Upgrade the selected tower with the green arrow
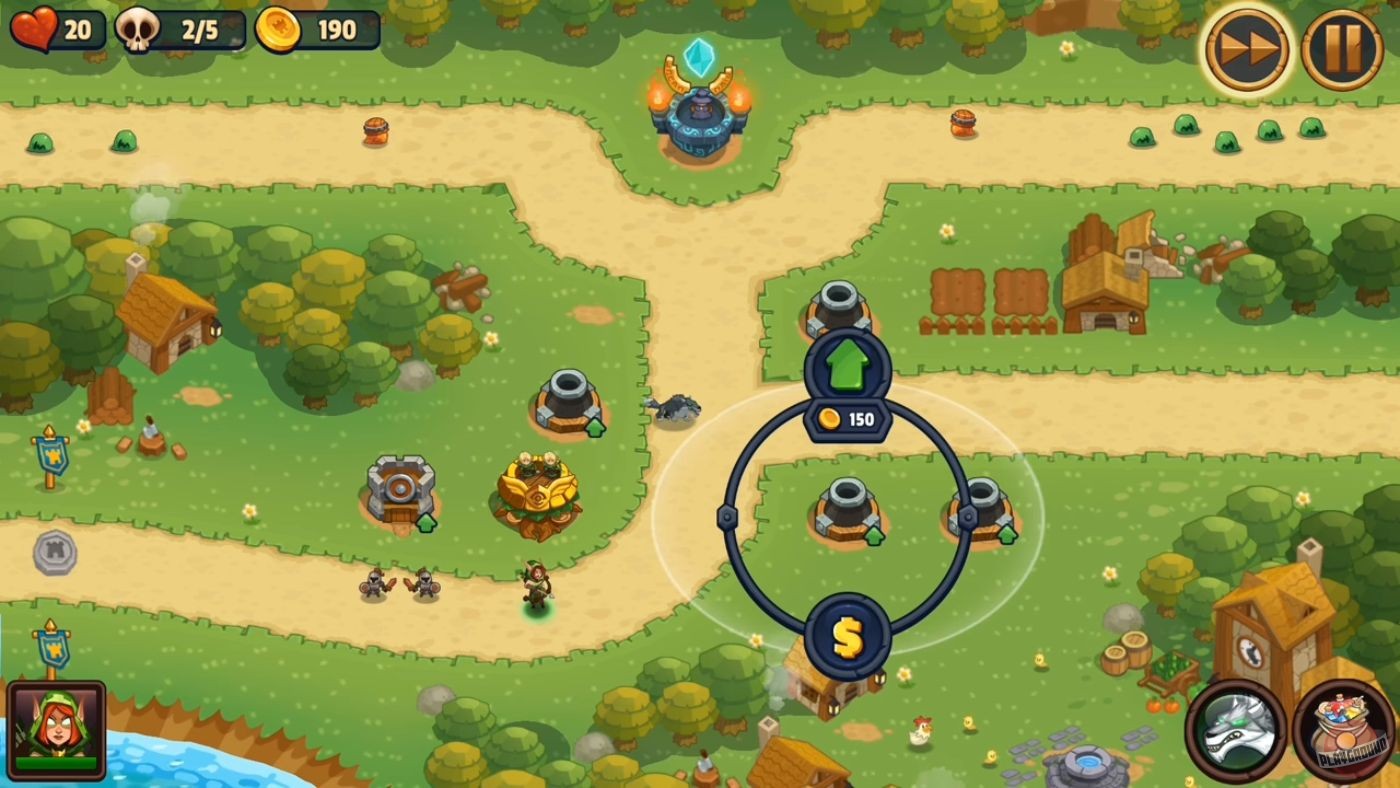This screenshot has height=788, width=1400. (x=846, y=363)
